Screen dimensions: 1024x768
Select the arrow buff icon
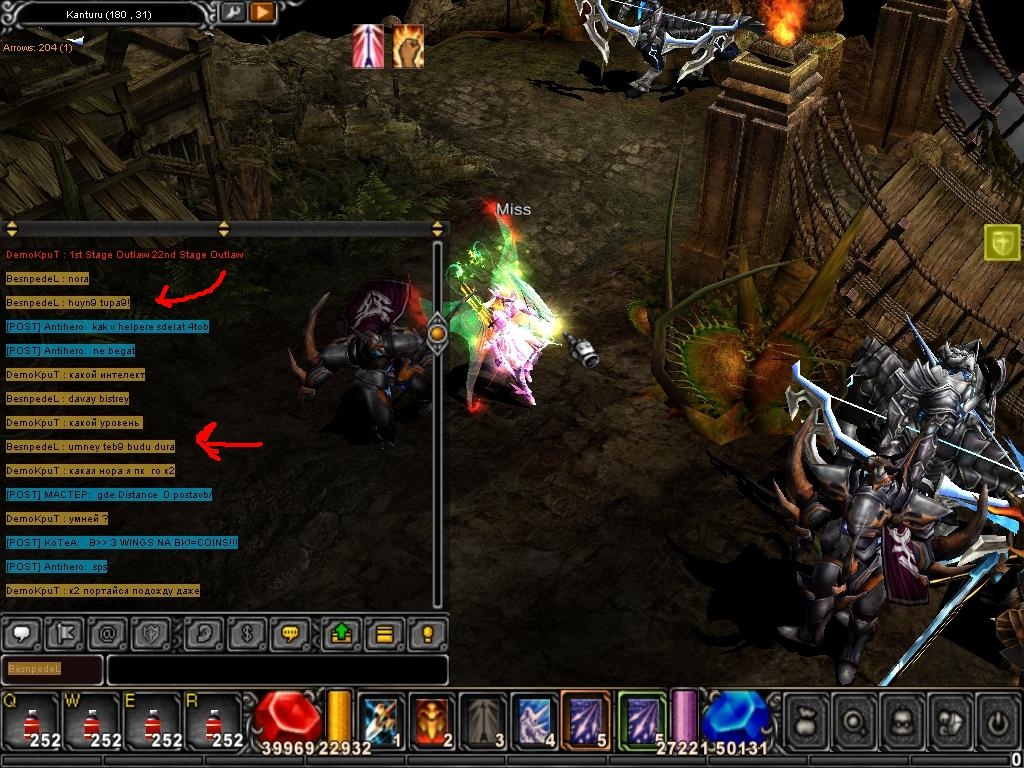[x=368, y=47]
